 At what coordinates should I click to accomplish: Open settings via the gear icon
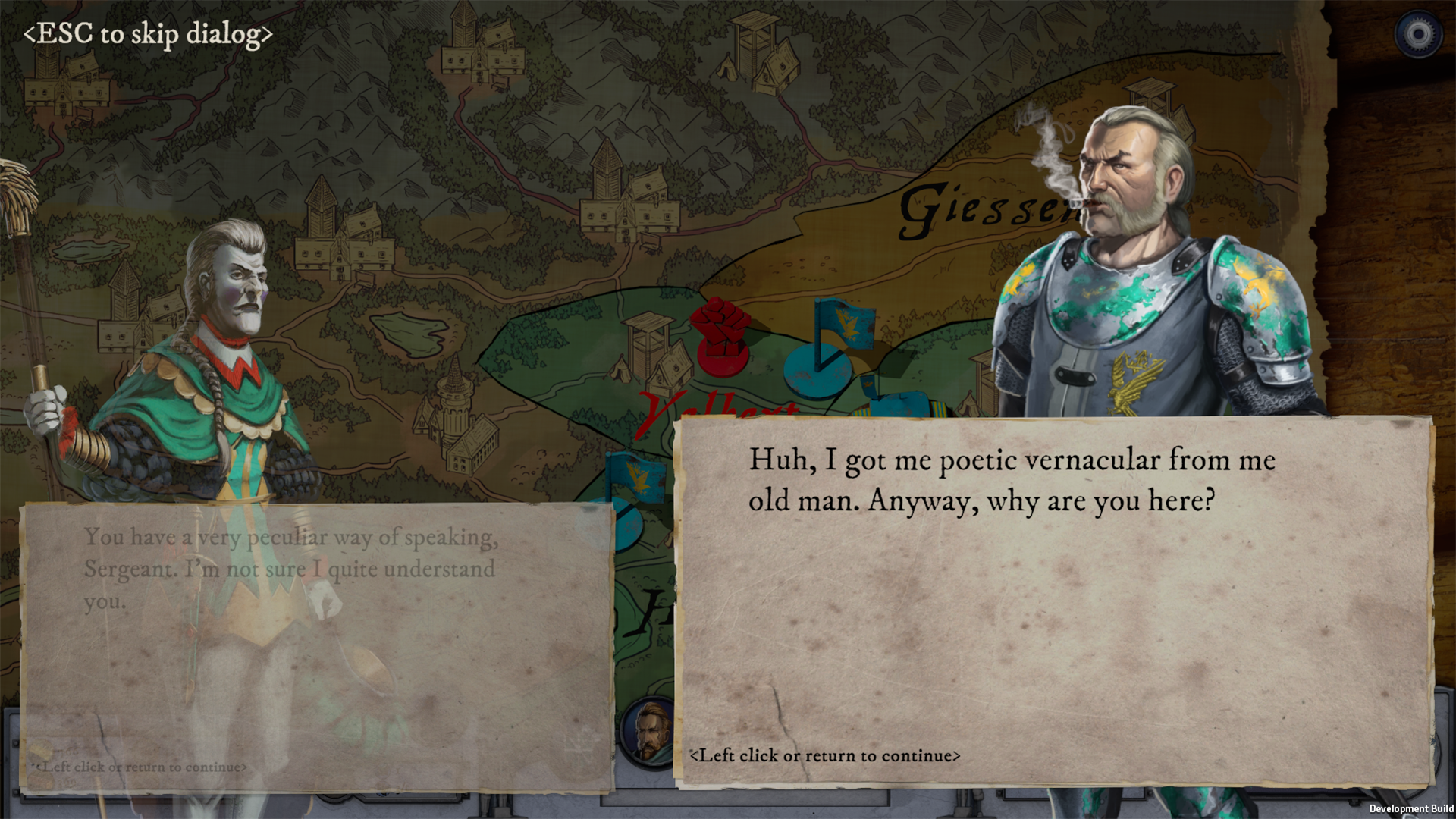[1417, 34]
